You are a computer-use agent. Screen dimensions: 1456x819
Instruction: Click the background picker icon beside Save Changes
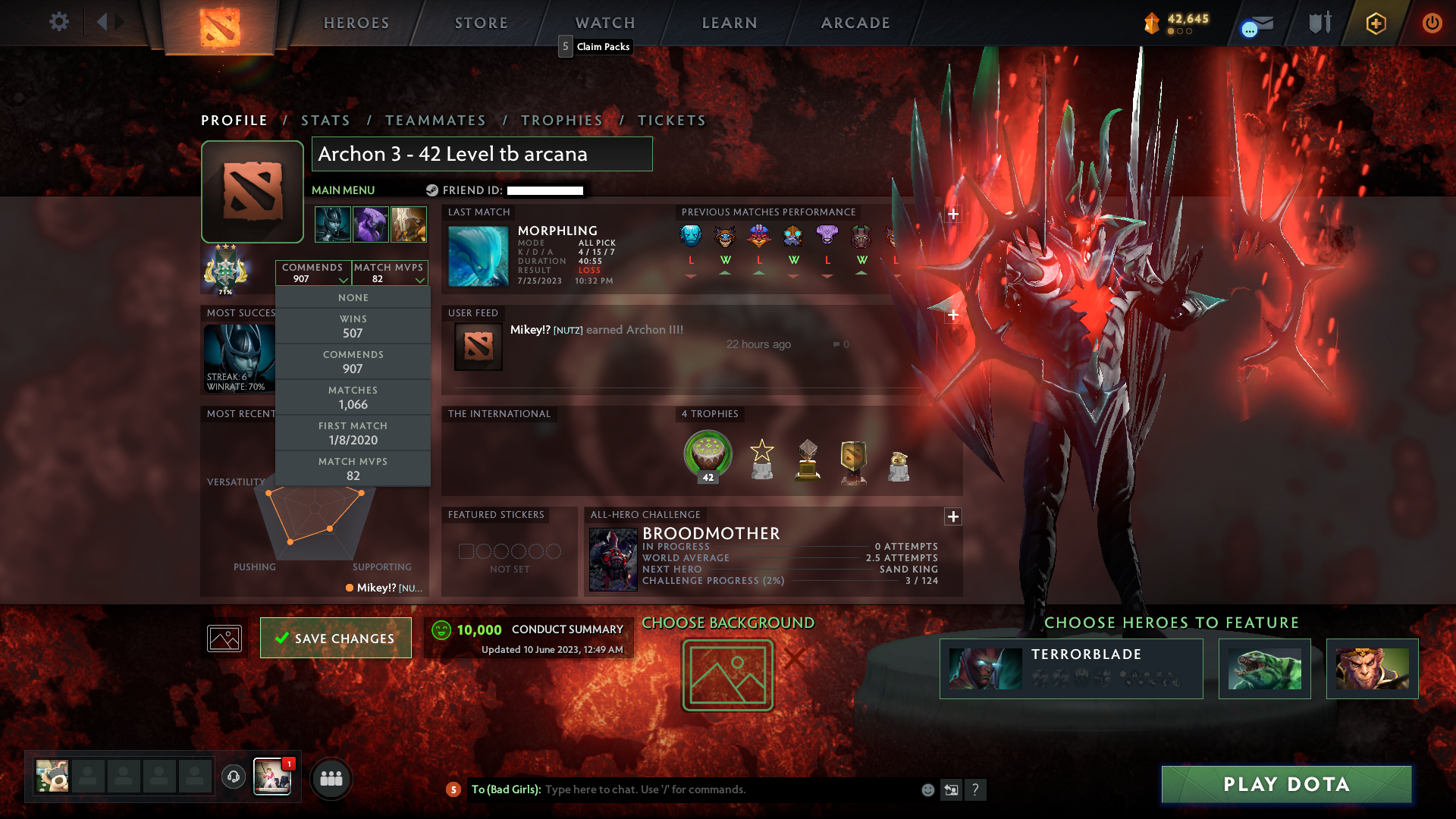[224, 638]
